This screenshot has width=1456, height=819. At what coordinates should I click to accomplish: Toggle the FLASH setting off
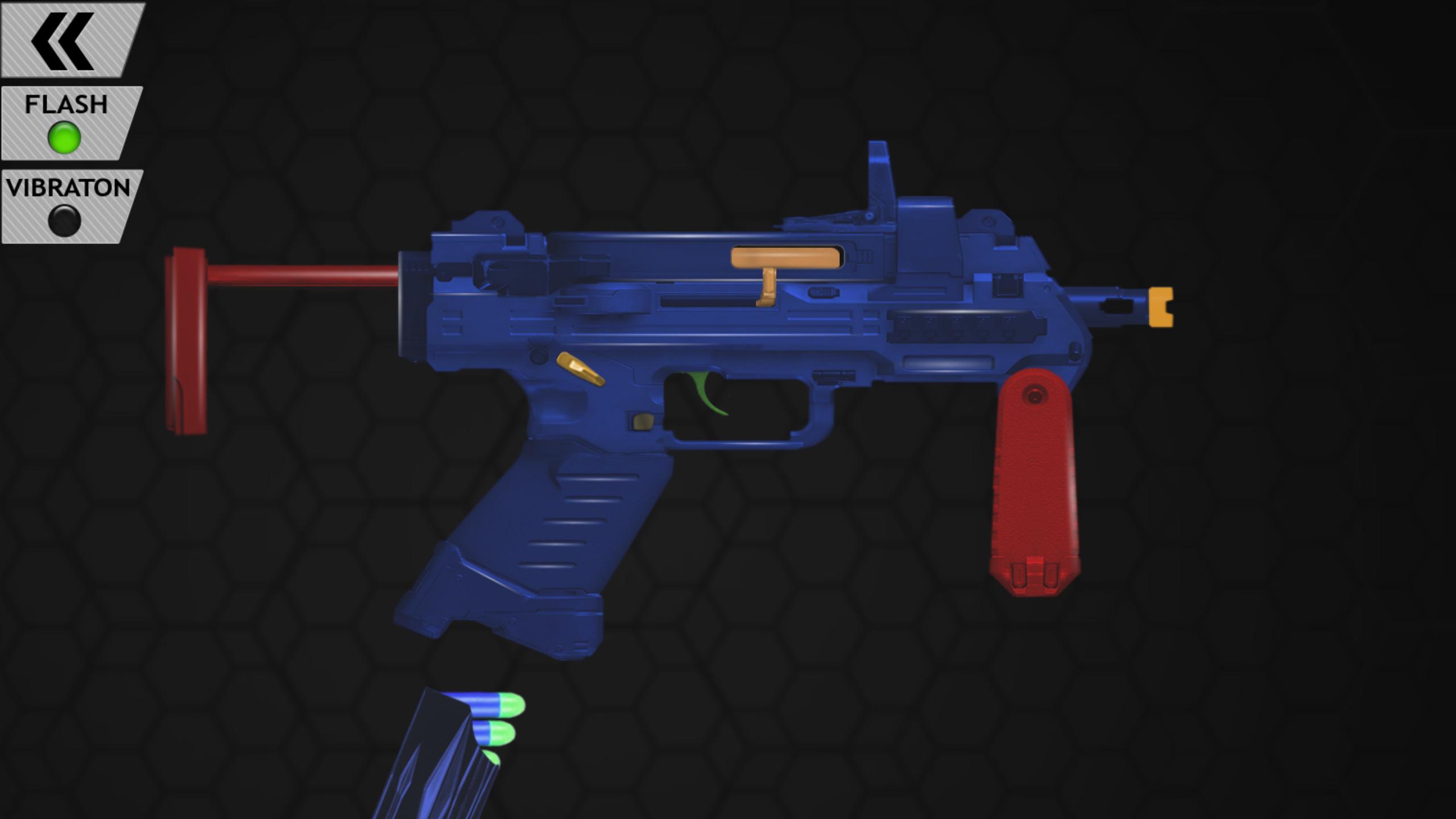tap(65, 122)
